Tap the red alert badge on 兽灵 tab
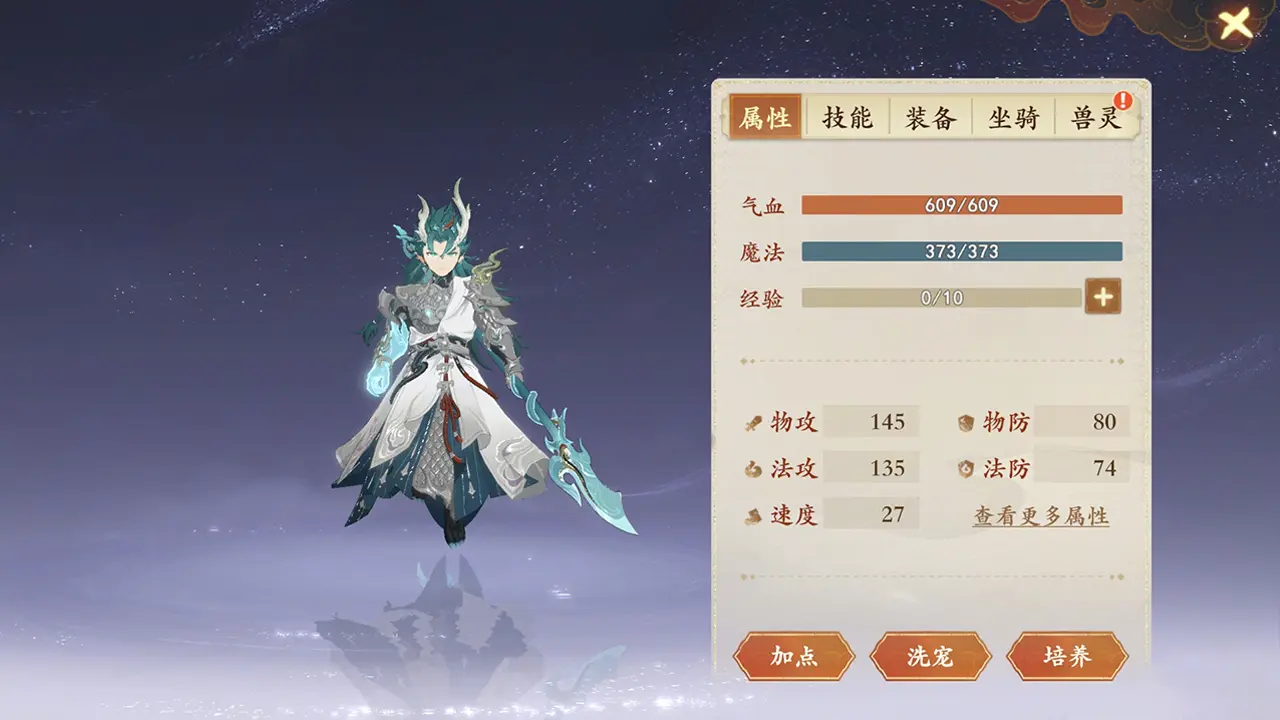 [x=1124, y=99]
